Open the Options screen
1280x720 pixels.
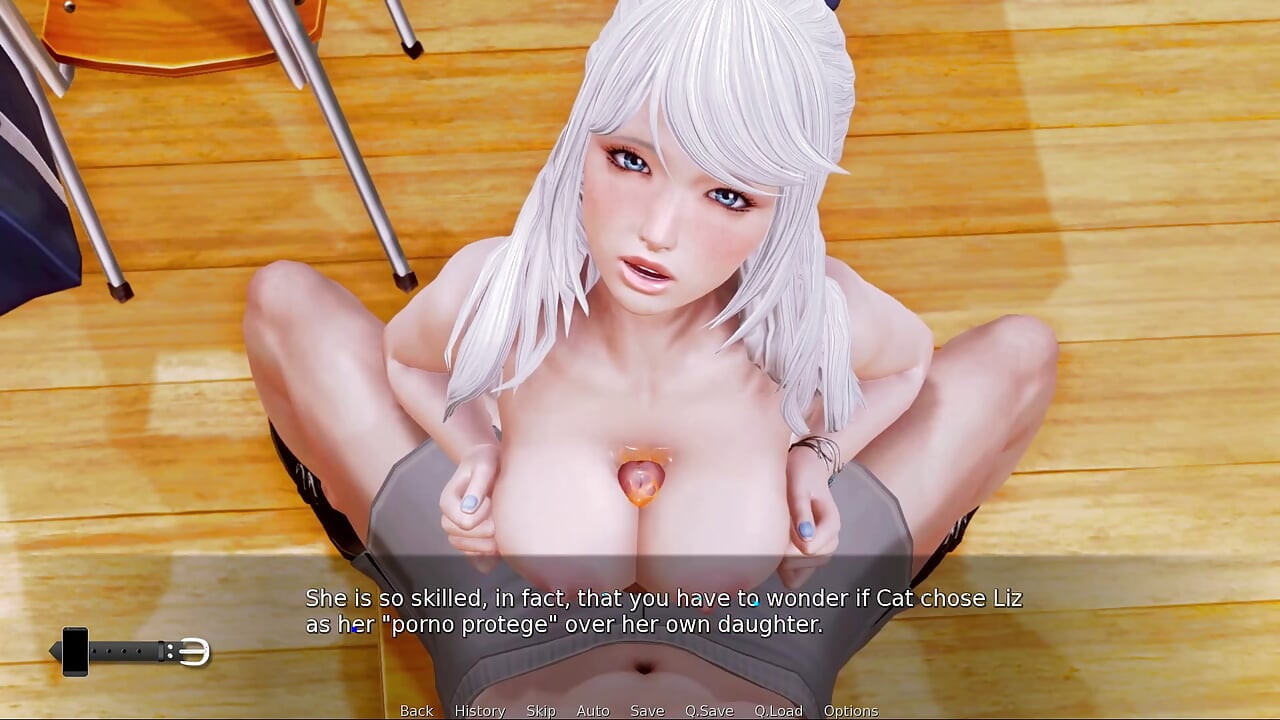(x=853, y=710)
